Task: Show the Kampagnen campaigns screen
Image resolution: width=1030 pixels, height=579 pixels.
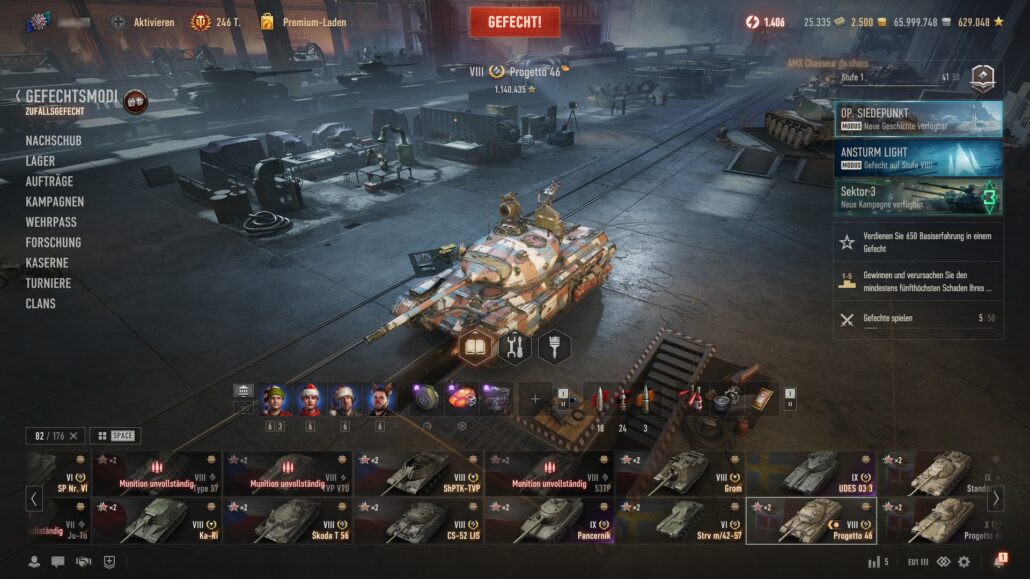Action: tap(54, 202)
